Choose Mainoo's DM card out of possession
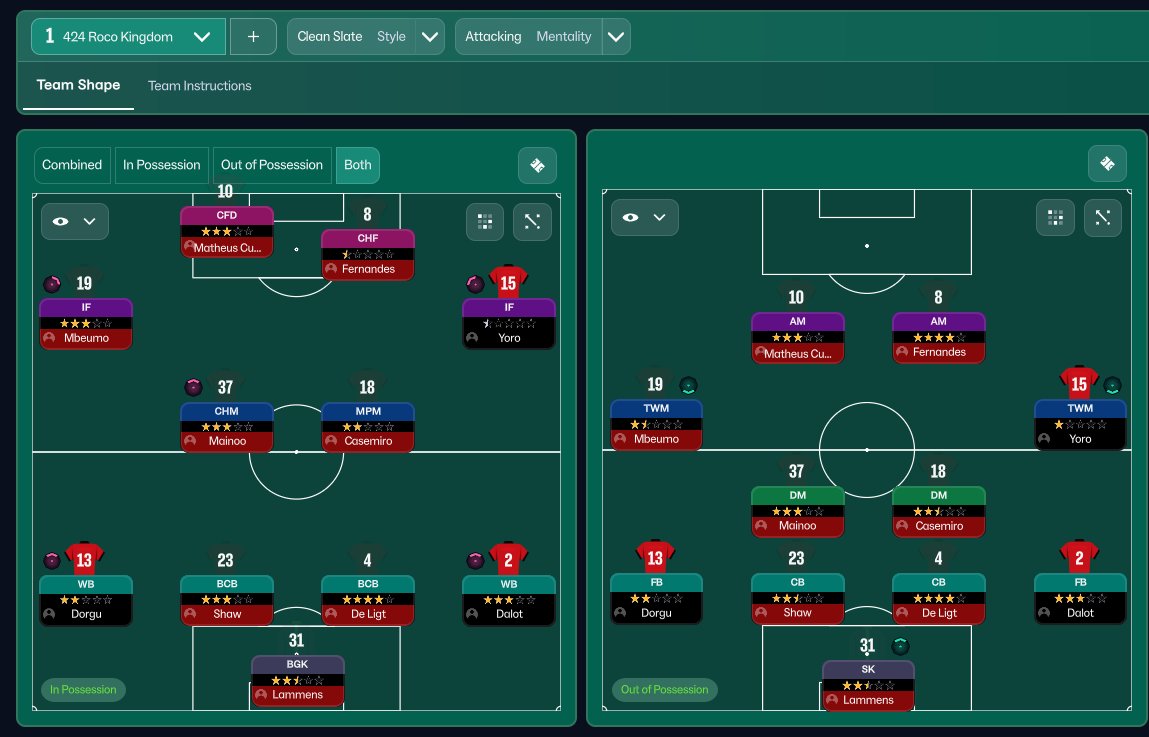1149x737 pixels. click(797, 510)
